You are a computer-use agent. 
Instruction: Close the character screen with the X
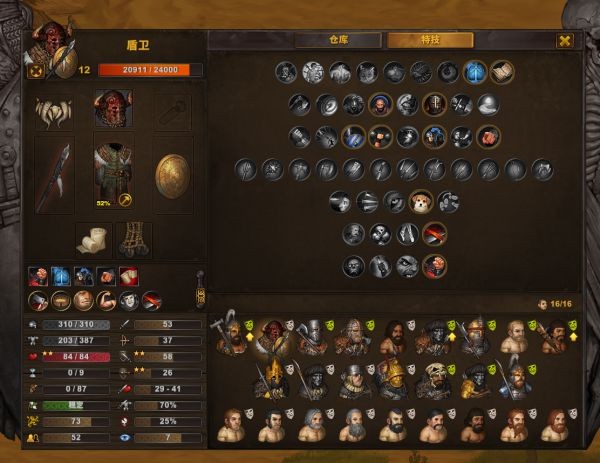(565, 40)
